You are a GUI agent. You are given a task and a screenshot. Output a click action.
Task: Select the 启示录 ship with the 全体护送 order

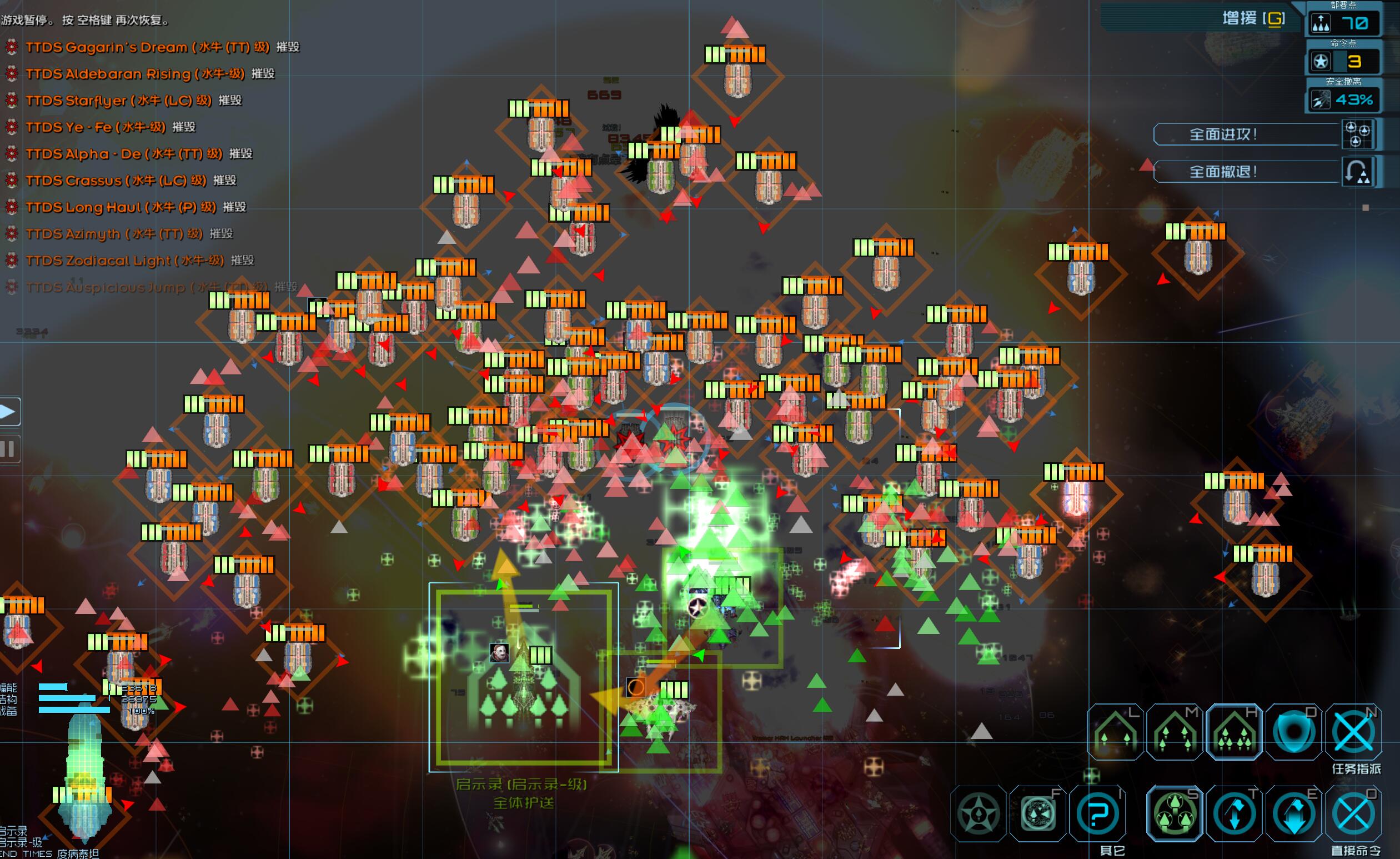[521, 677]
